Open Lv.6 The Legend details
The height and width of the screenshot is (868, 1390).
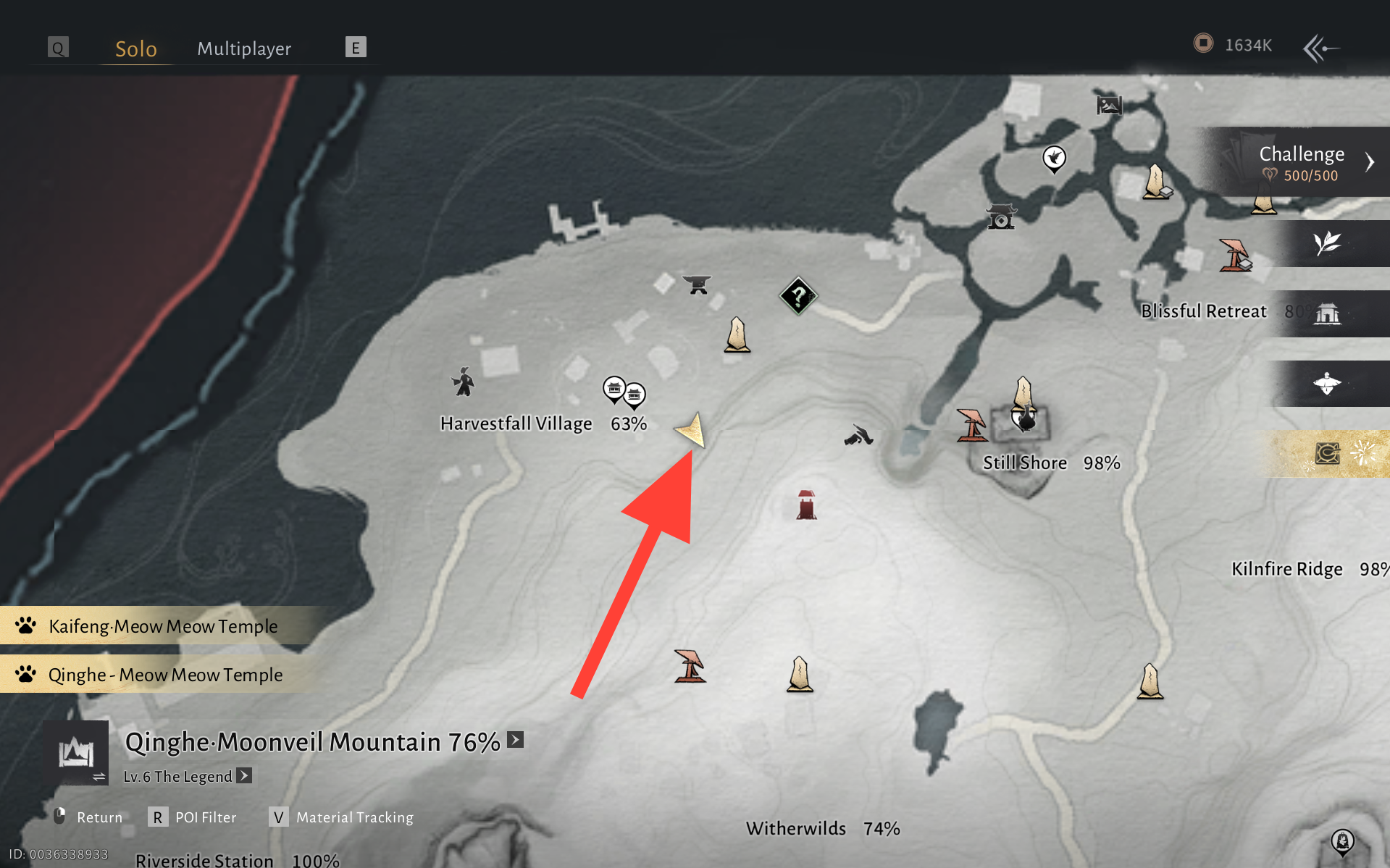click(244, 776)
